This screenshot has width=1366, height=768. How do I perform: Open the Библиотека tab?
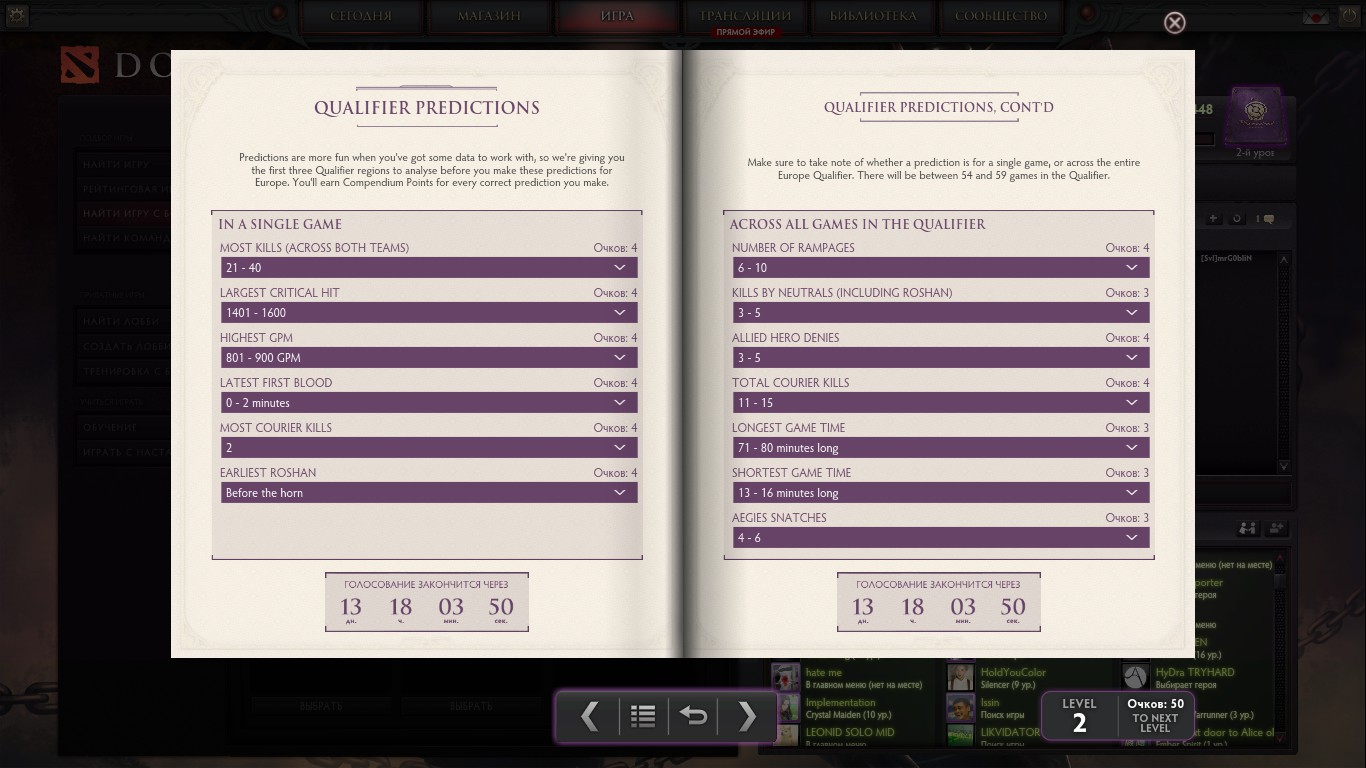tap(873, 16)
